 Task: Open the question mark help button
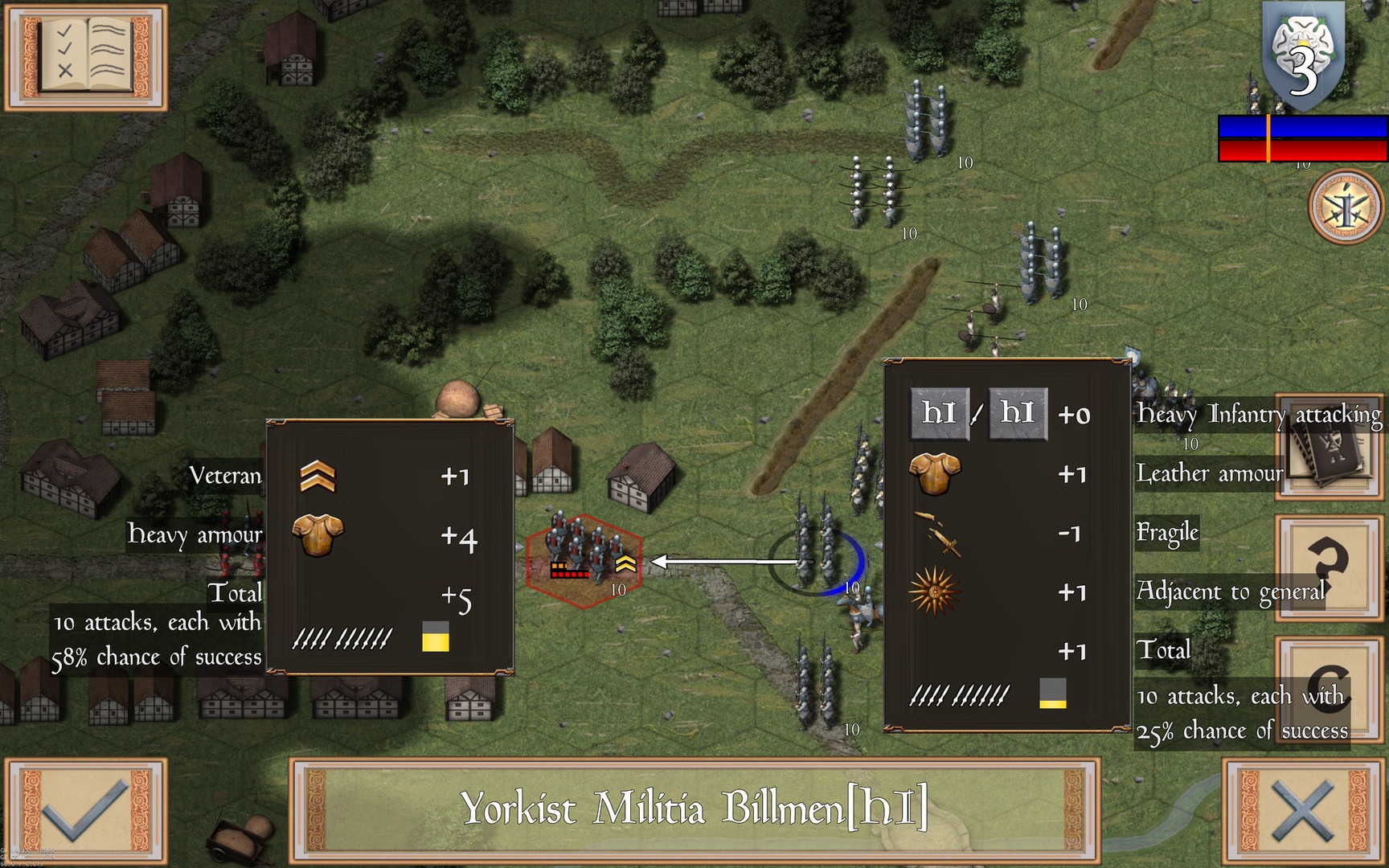pos(1330,567)
